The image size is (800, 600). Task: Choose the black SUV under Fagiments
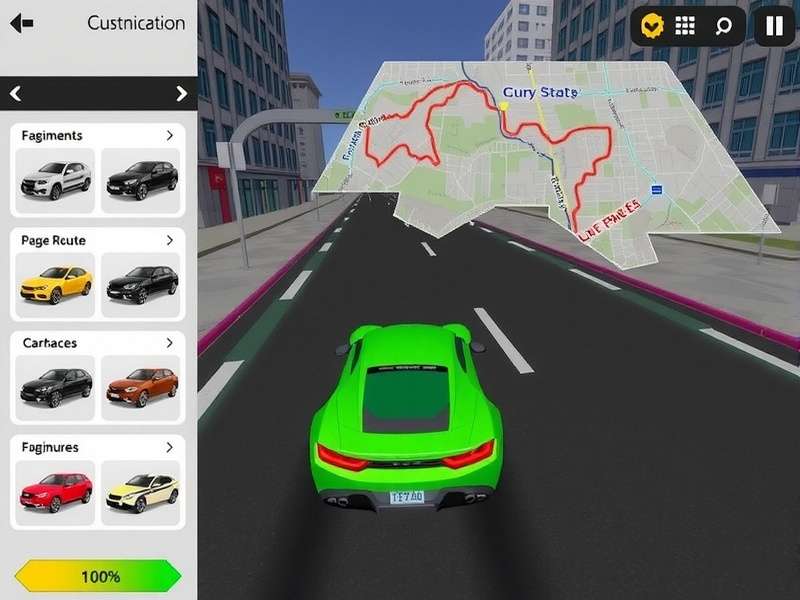141,180
